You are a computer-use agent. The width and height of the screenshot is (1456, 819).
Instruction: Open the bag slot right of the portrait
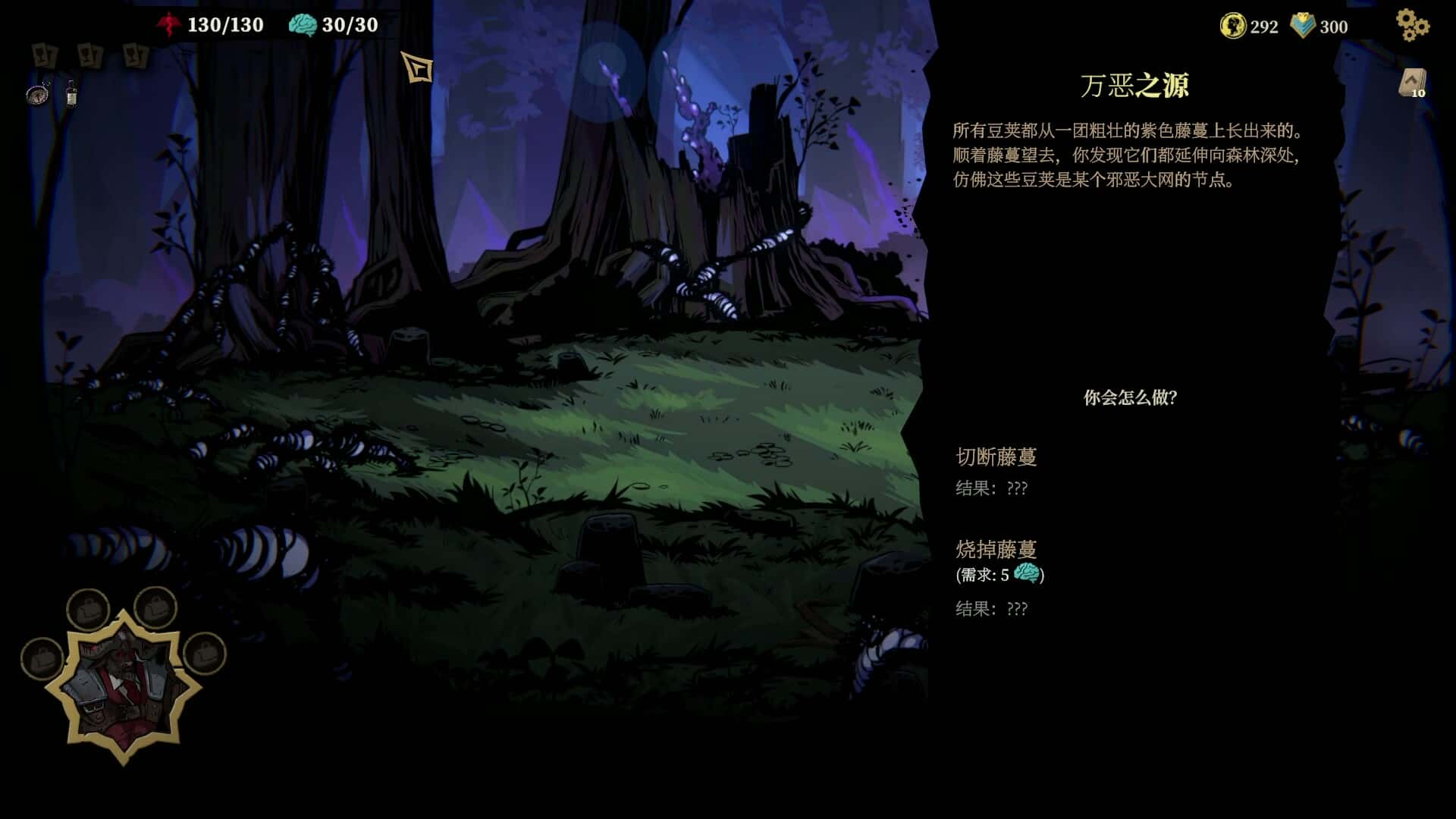pos(204,657)
